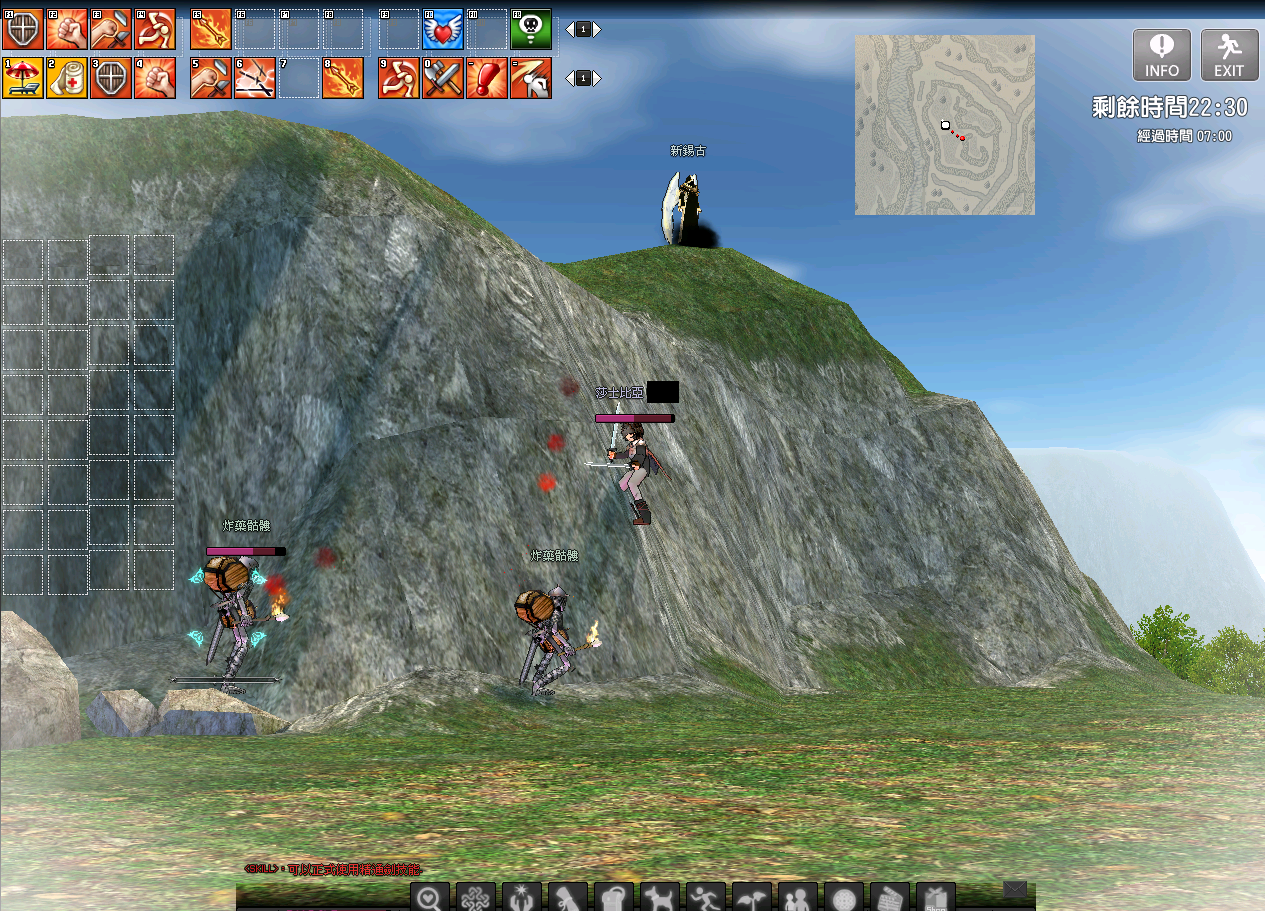Click the minimap
This screenshot has width=1265, height=911.
(x=944, y=125)
